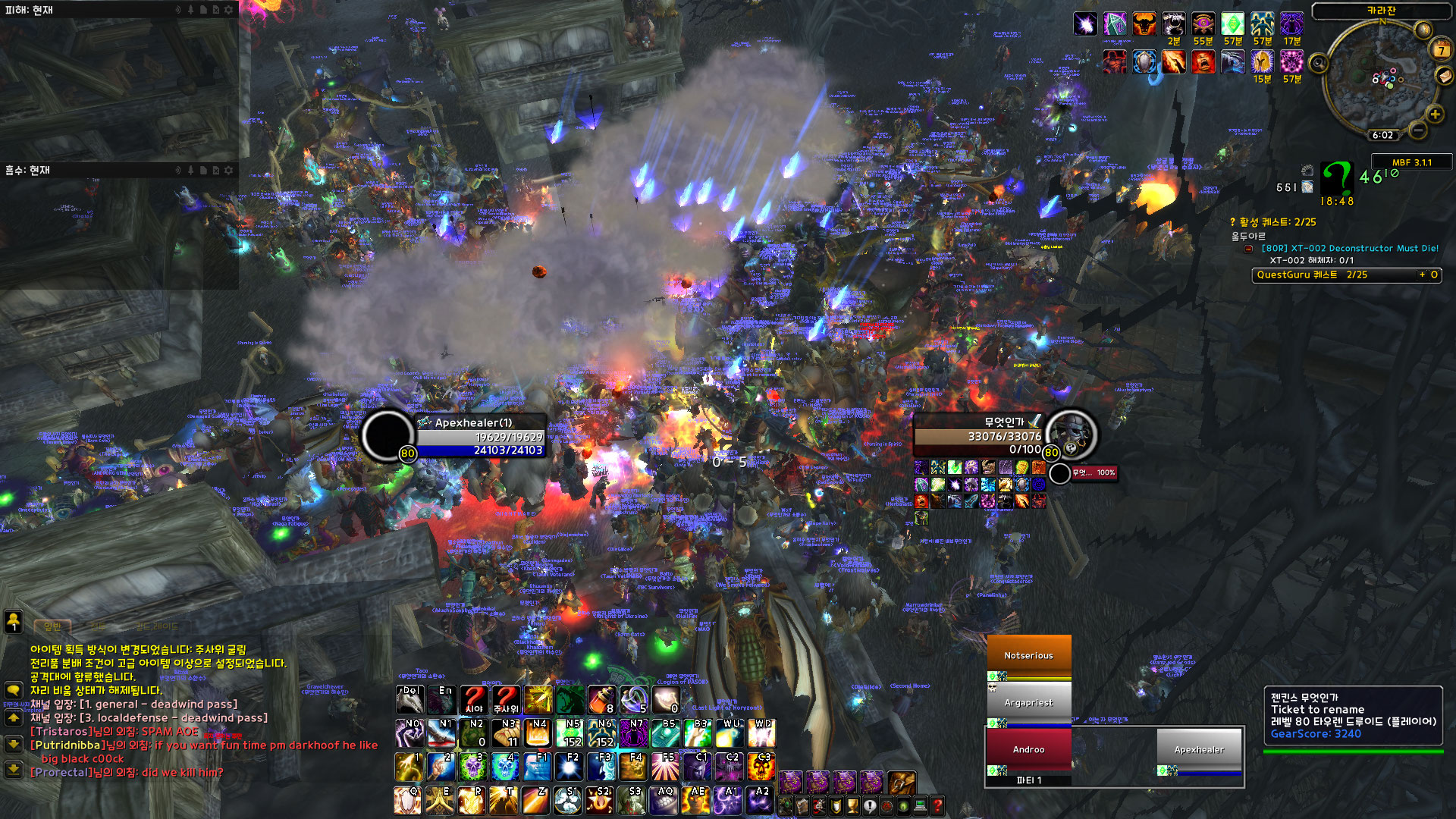The width and height of the screenshot is (1456, 819).
Task: Use the orange potion with 8 charges
Action: pos(601,699)
